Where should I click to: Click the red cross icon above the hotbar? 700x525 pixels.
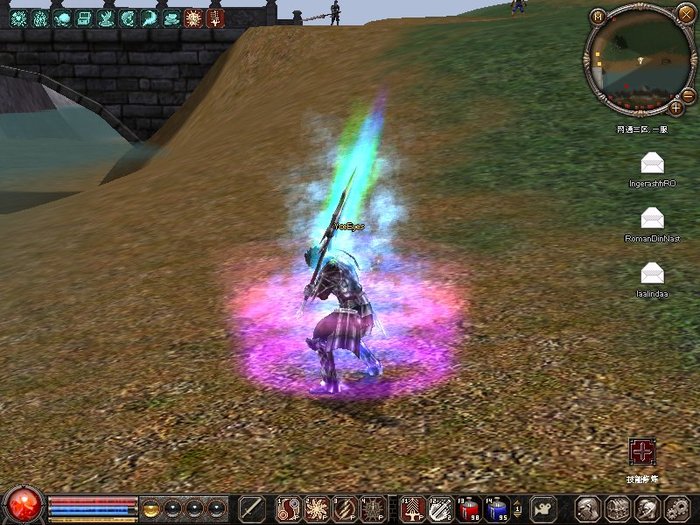[642, 452]
